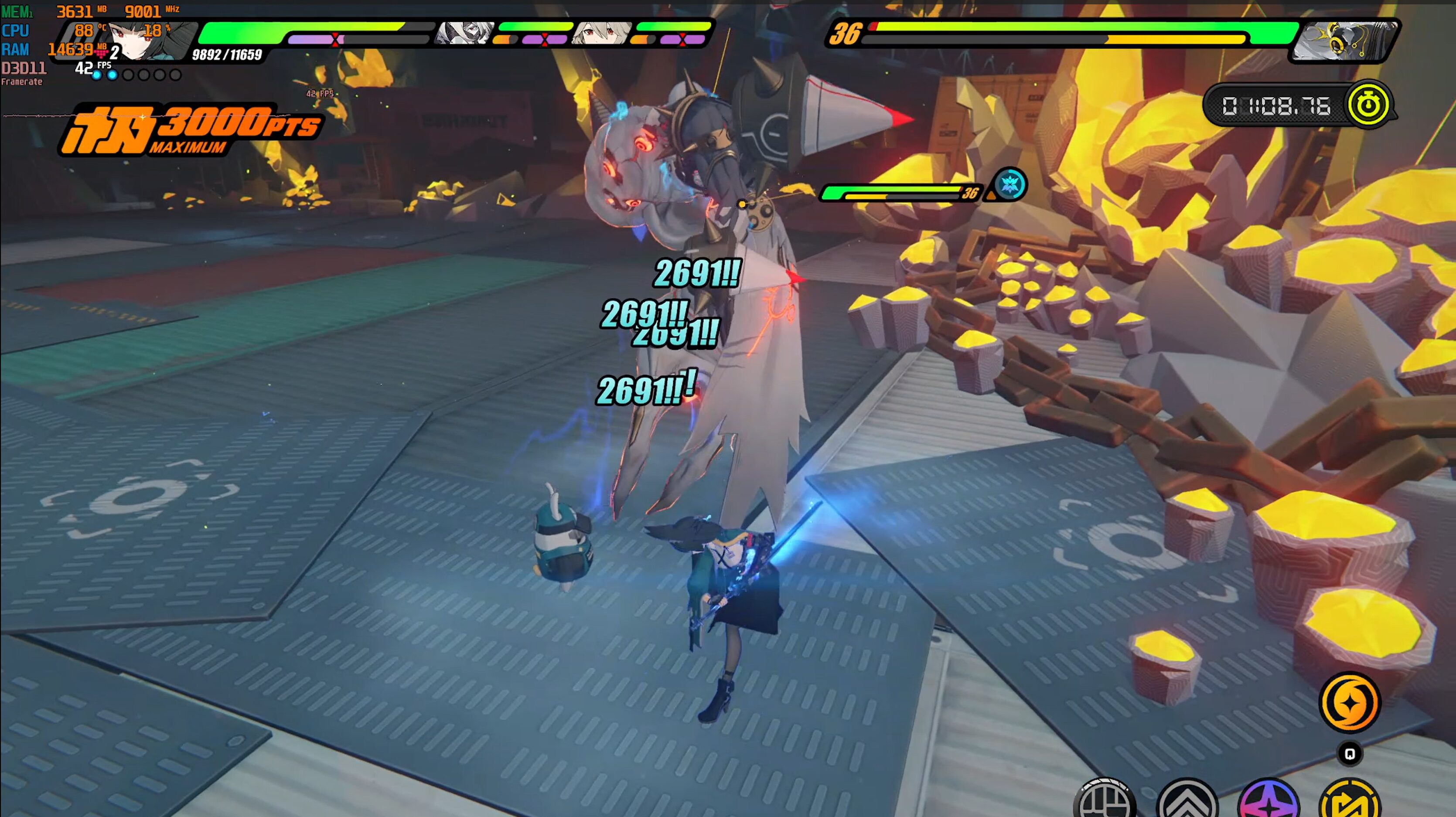The width and height of the screenshot is (1456, 817).
Task: Switch to the masked silver-haired teammate
Action: pos(465,33)
